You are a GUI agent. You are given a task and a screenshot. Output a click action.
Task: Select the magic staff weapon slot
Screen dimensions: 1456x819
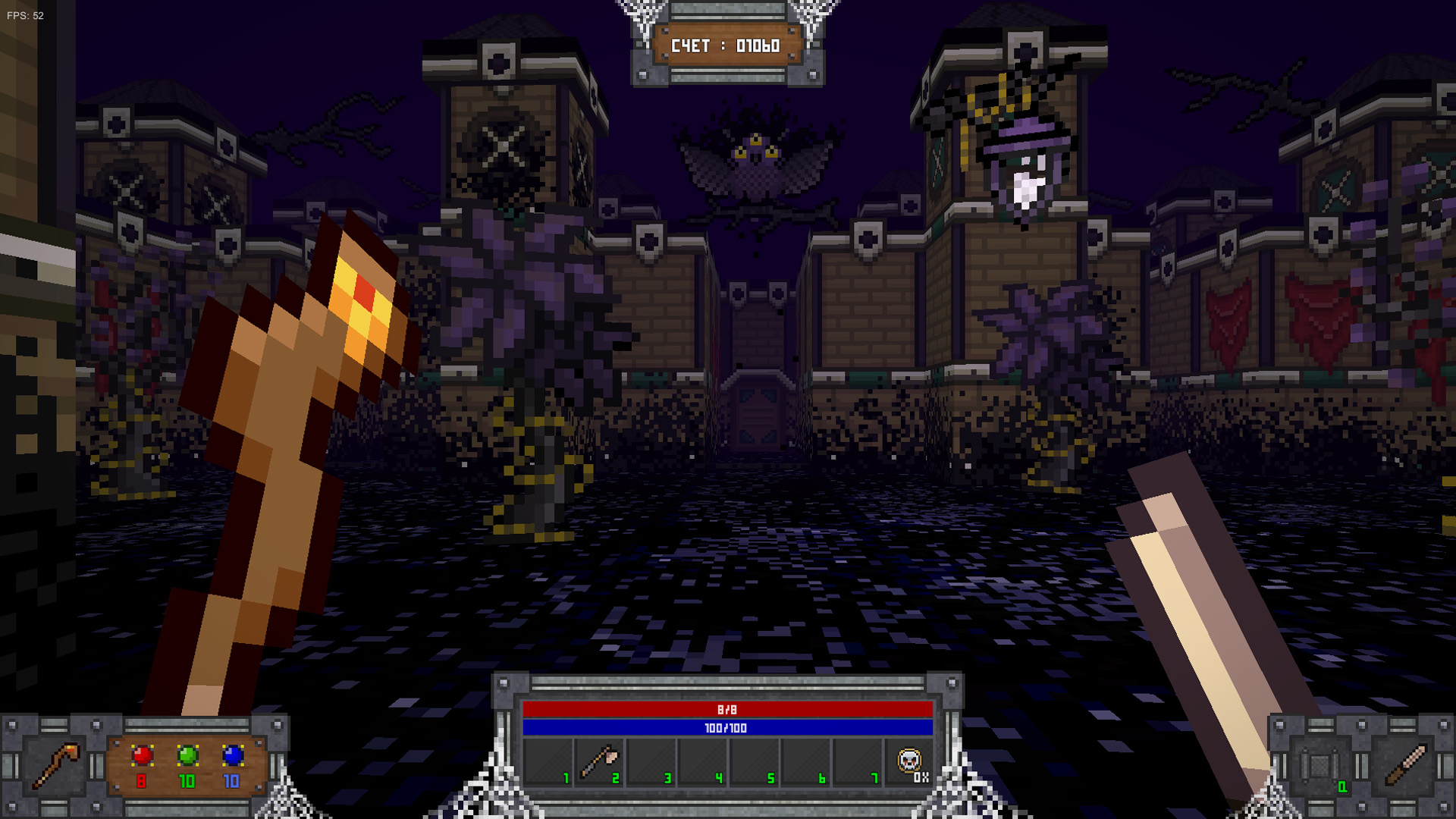click(55, 765)
